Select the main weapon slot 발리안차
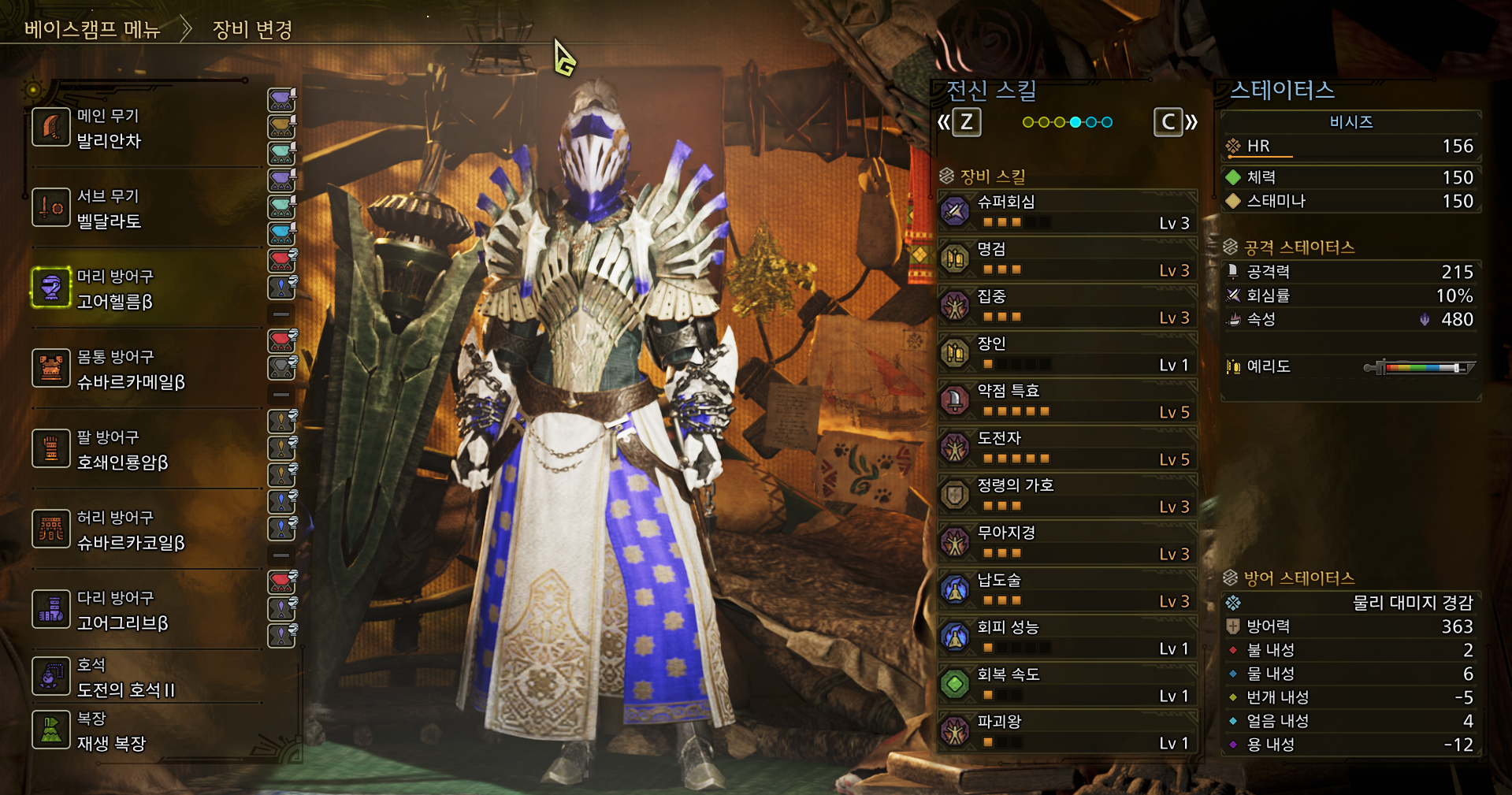This screenshot has height=795, width=1512. tap(146, 128)
